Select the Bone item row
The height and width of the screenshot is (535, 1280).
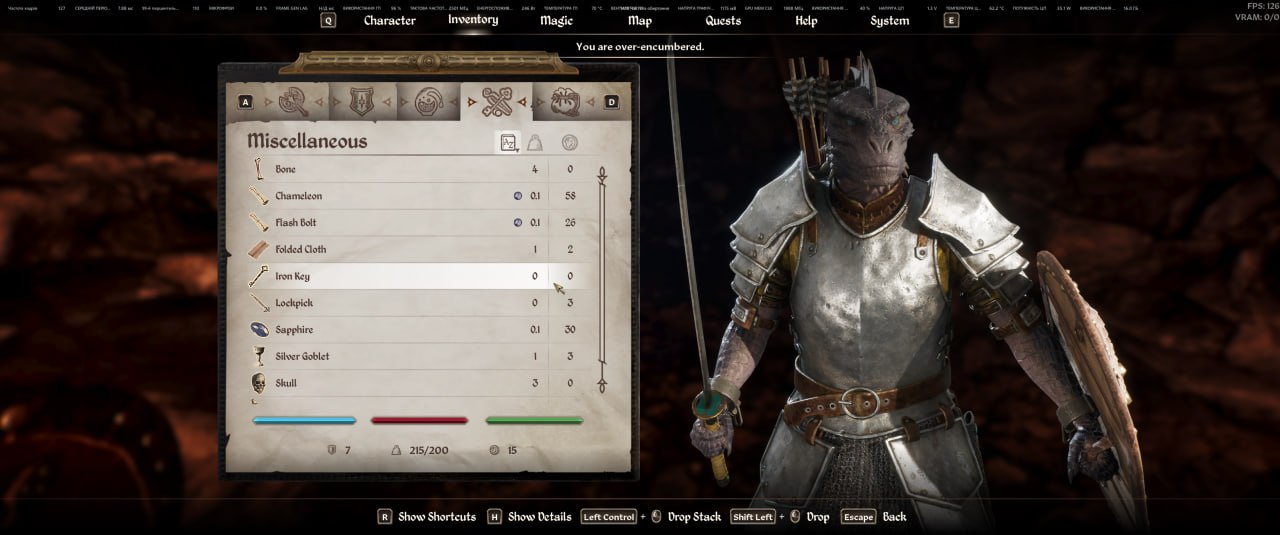[x=400, y=170]
